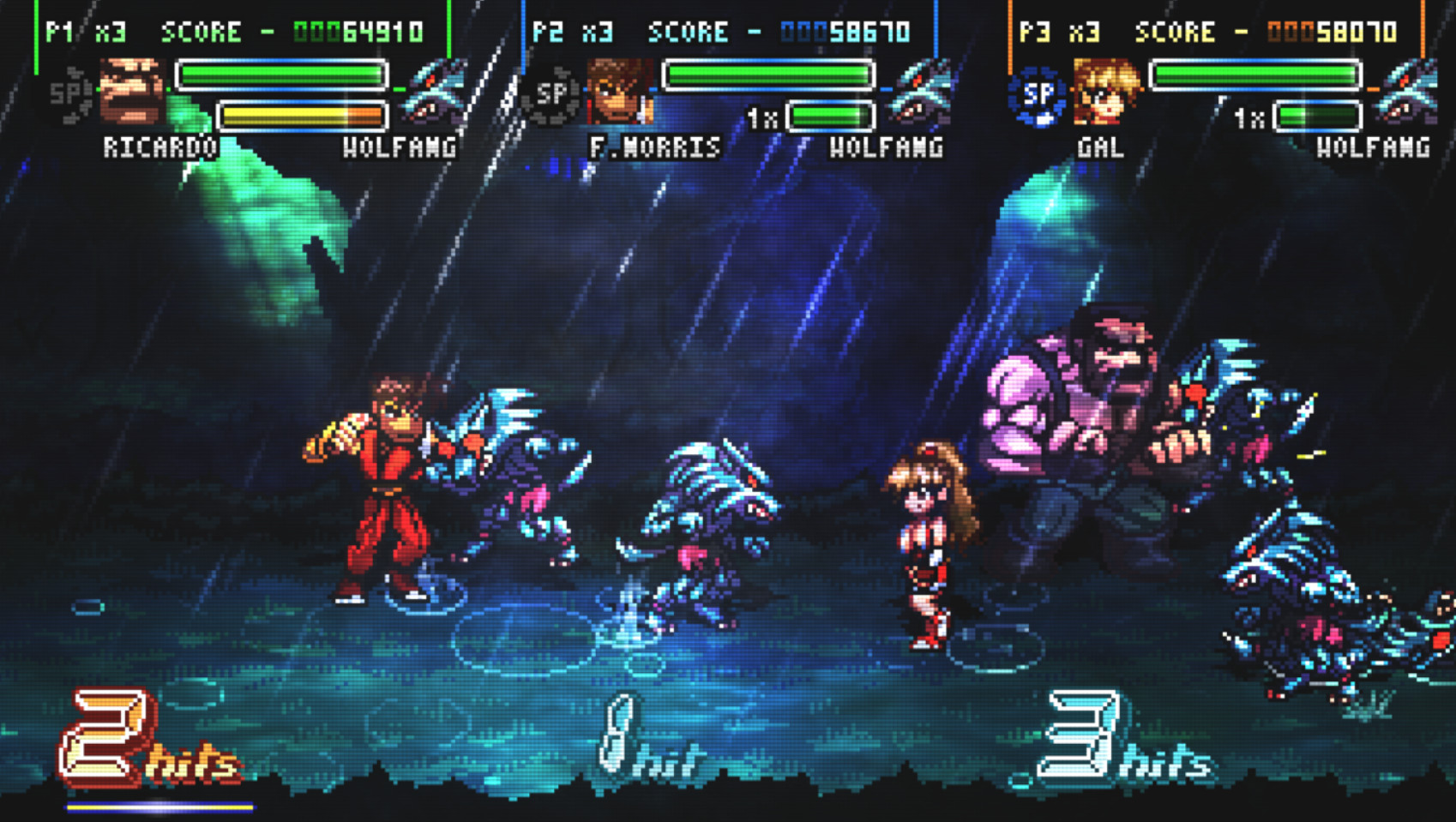The height and width of the screenshot is (822, 1456).
Task: Select the RICARDO name label
Action: tap(159, 147)
